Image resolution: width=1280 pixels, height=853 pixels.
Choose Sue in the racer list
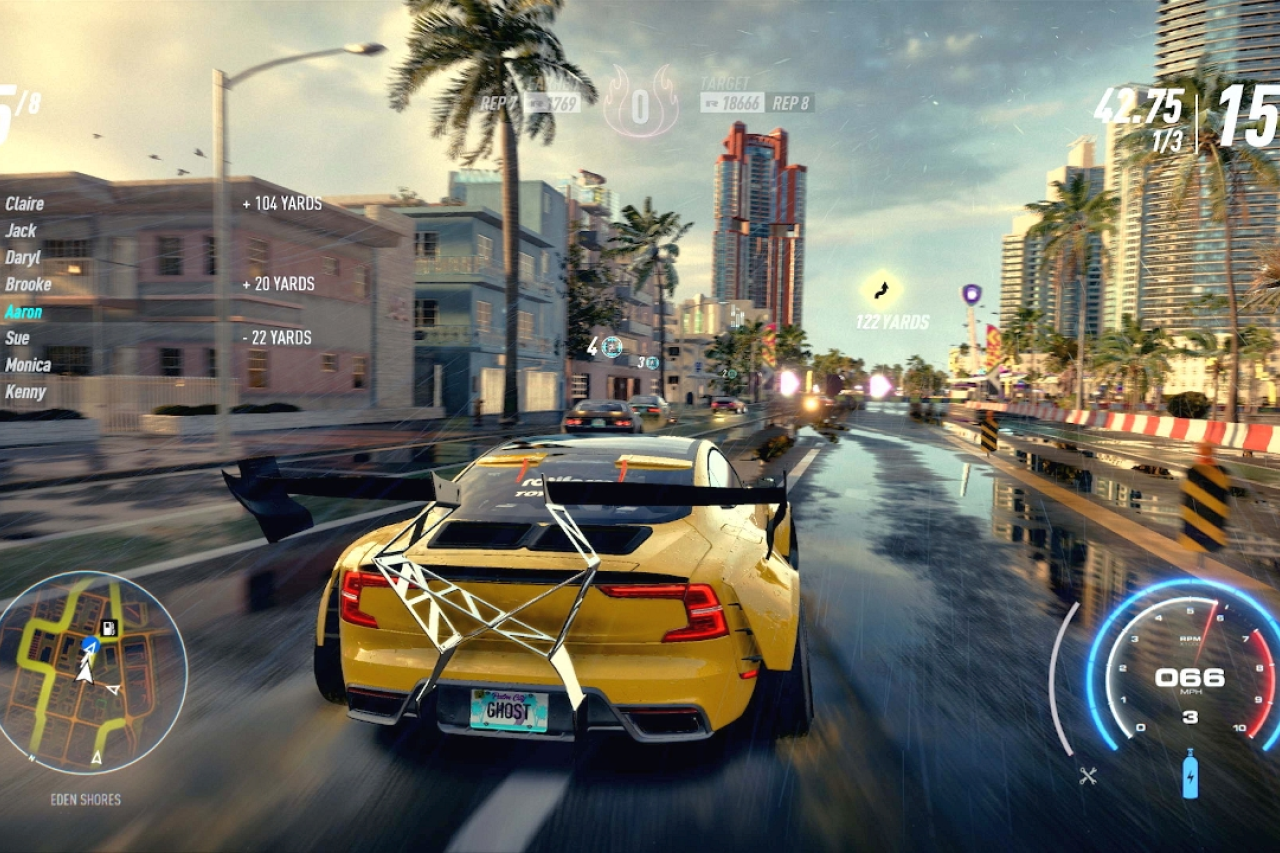pos(18,339)
